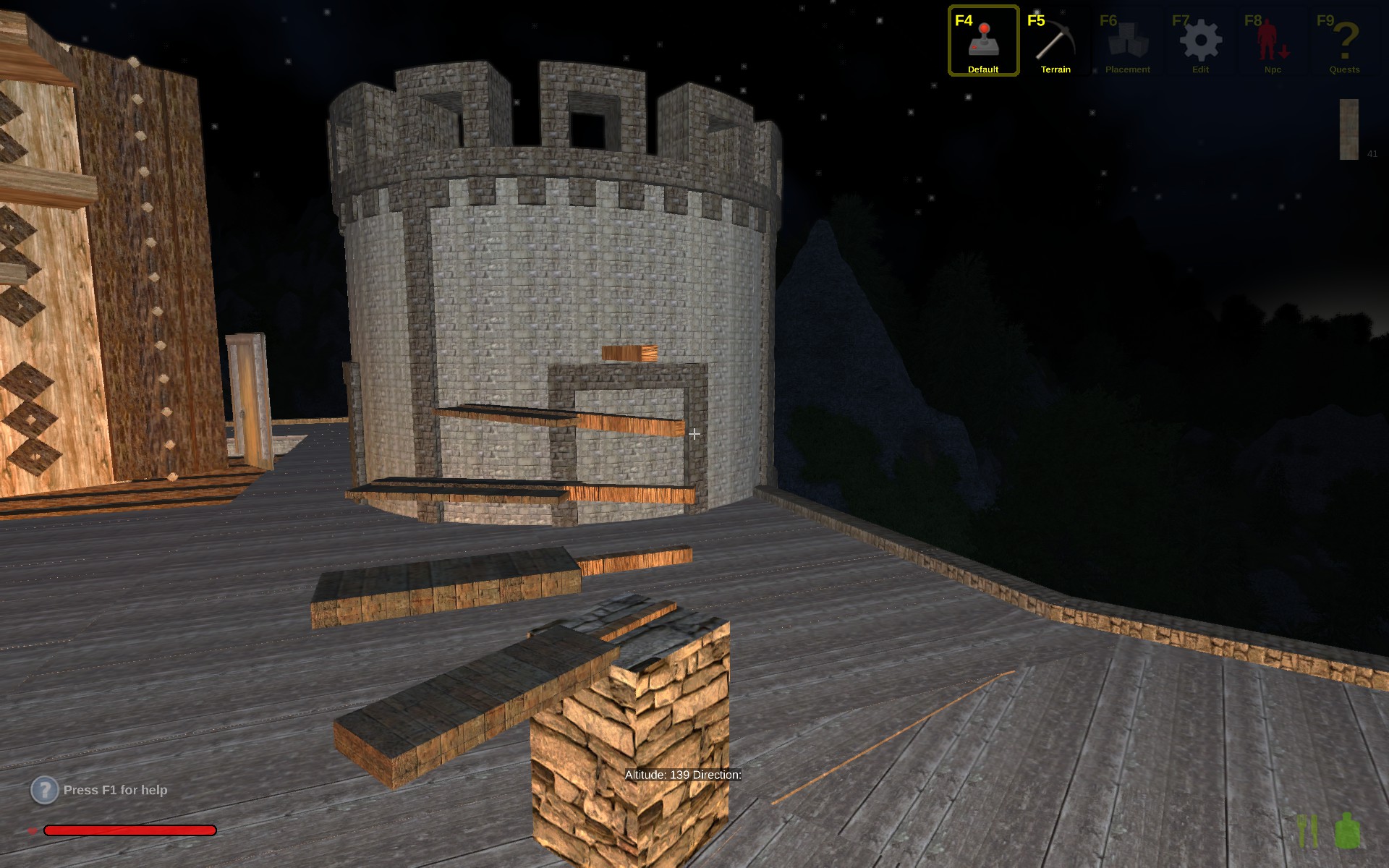Click the fork and knife hunger icon
The image size is (1389, 868).
coord(1307,831)
